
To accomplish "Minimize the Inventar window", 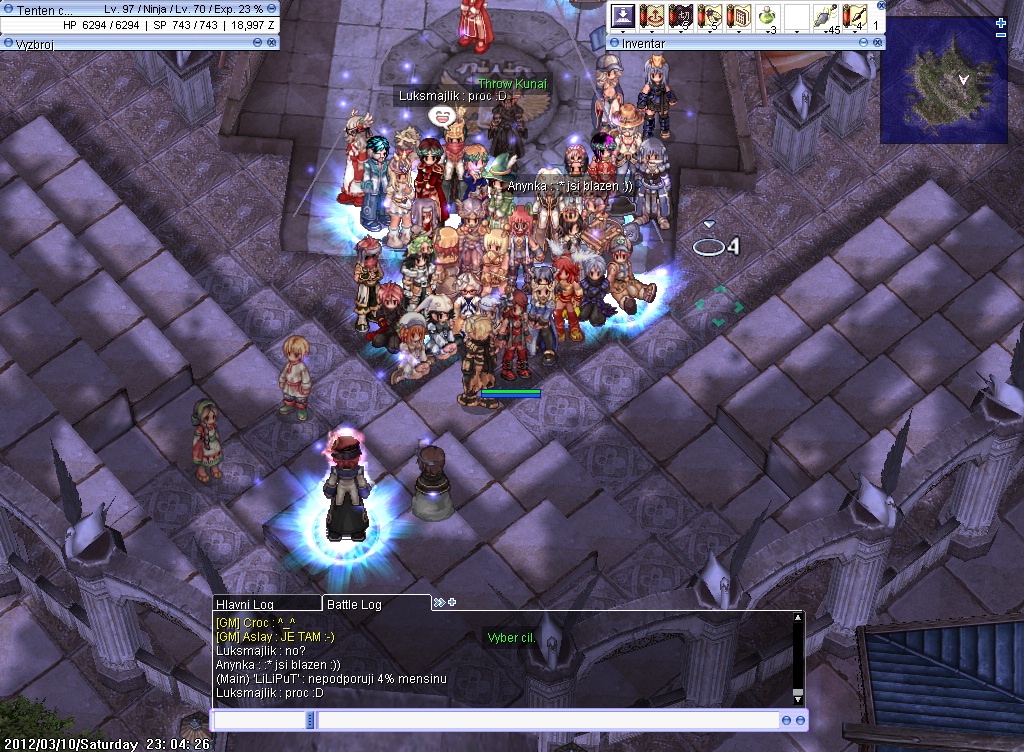I will (863, 44).
